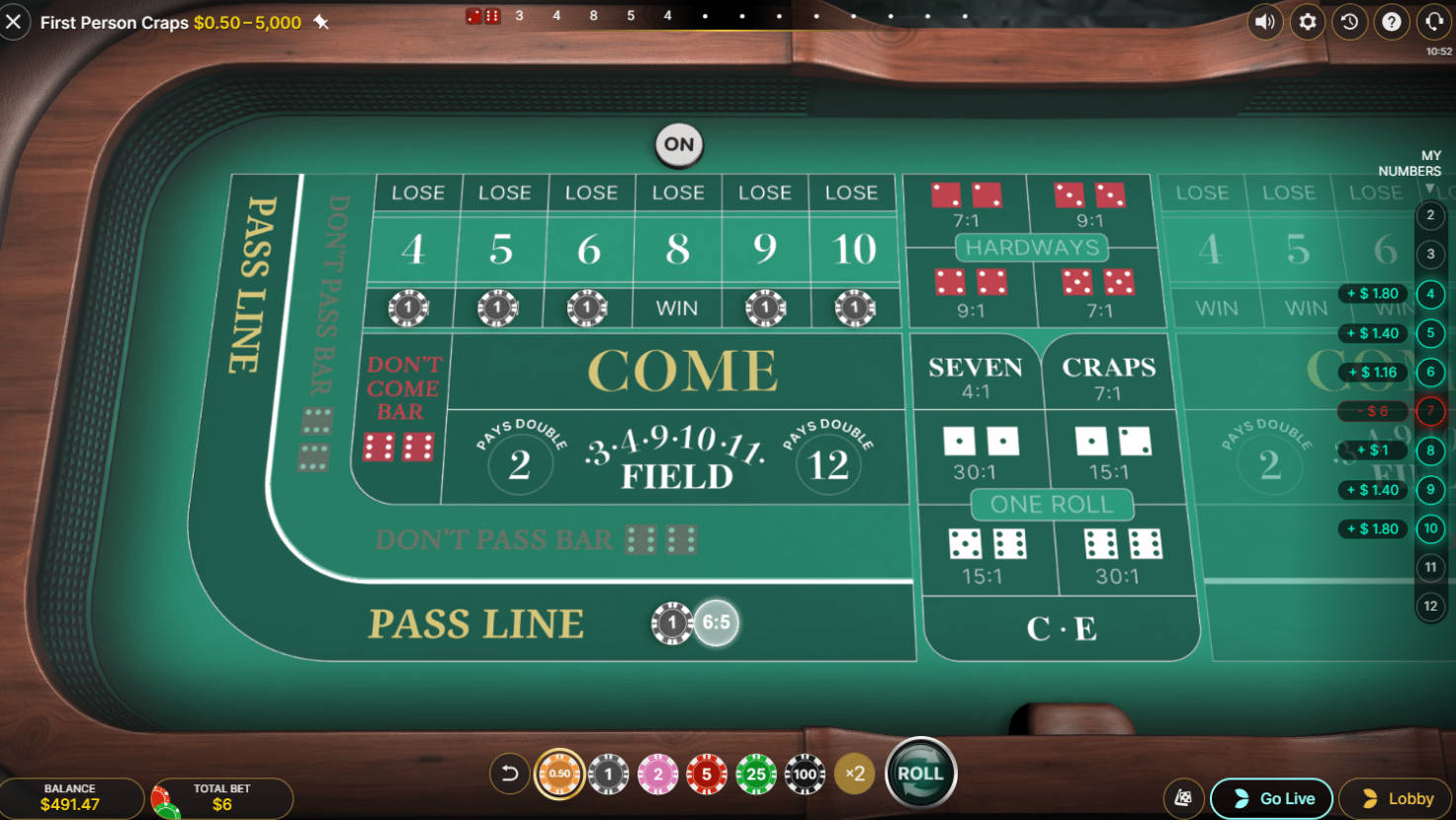Click the ON puck marker
Image resolution: width=1456 pixels, height=820 pixels.
pyautogui.click(x=677, y=144)
